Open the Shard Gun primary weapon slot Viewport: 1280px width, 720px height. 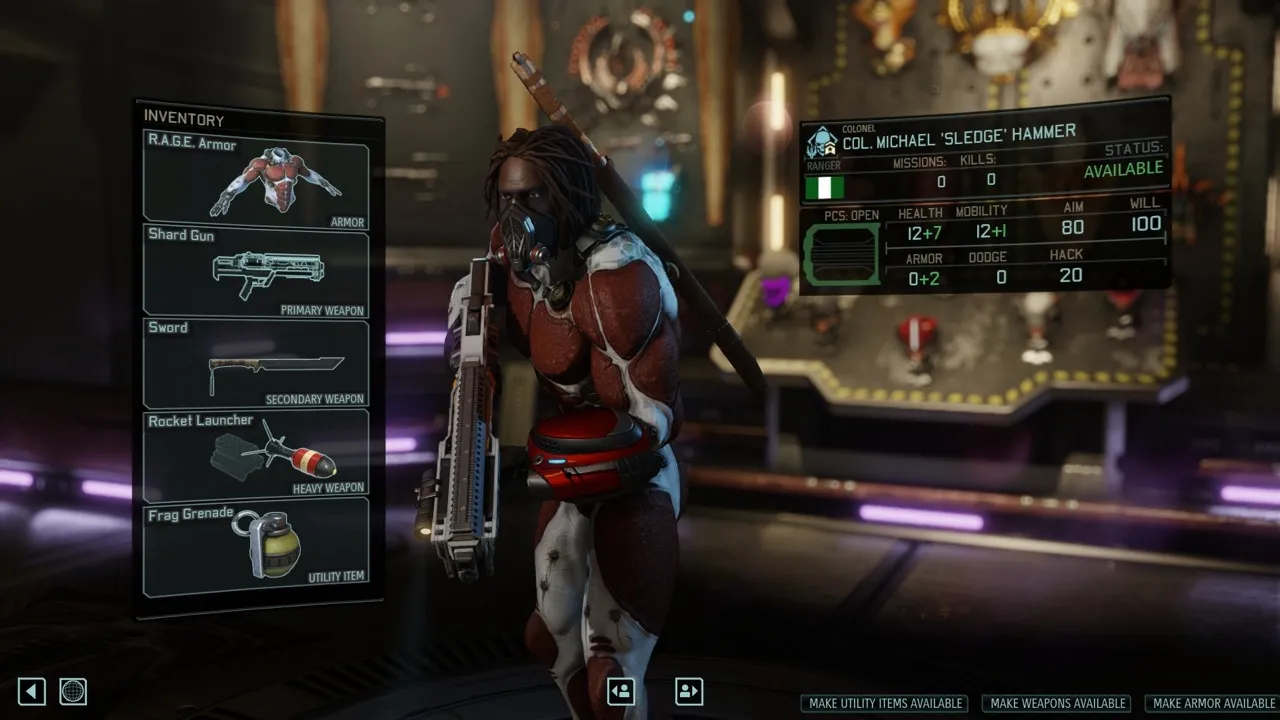256,272
